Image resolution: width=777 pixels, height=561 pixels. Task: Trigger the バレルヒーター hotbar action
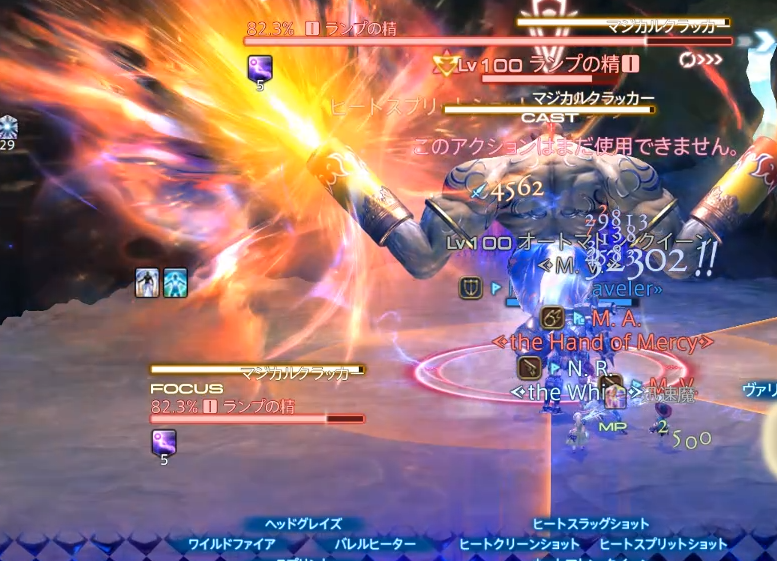click(x=375, y=544)
